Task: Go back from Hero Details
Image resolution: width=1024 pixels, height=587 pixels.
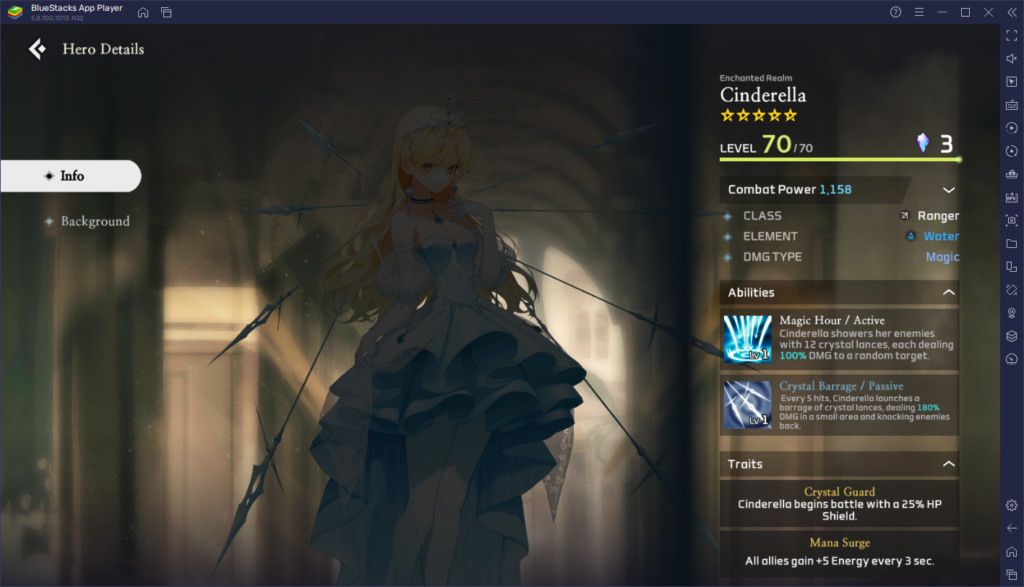Action: (x=37, y=49)
